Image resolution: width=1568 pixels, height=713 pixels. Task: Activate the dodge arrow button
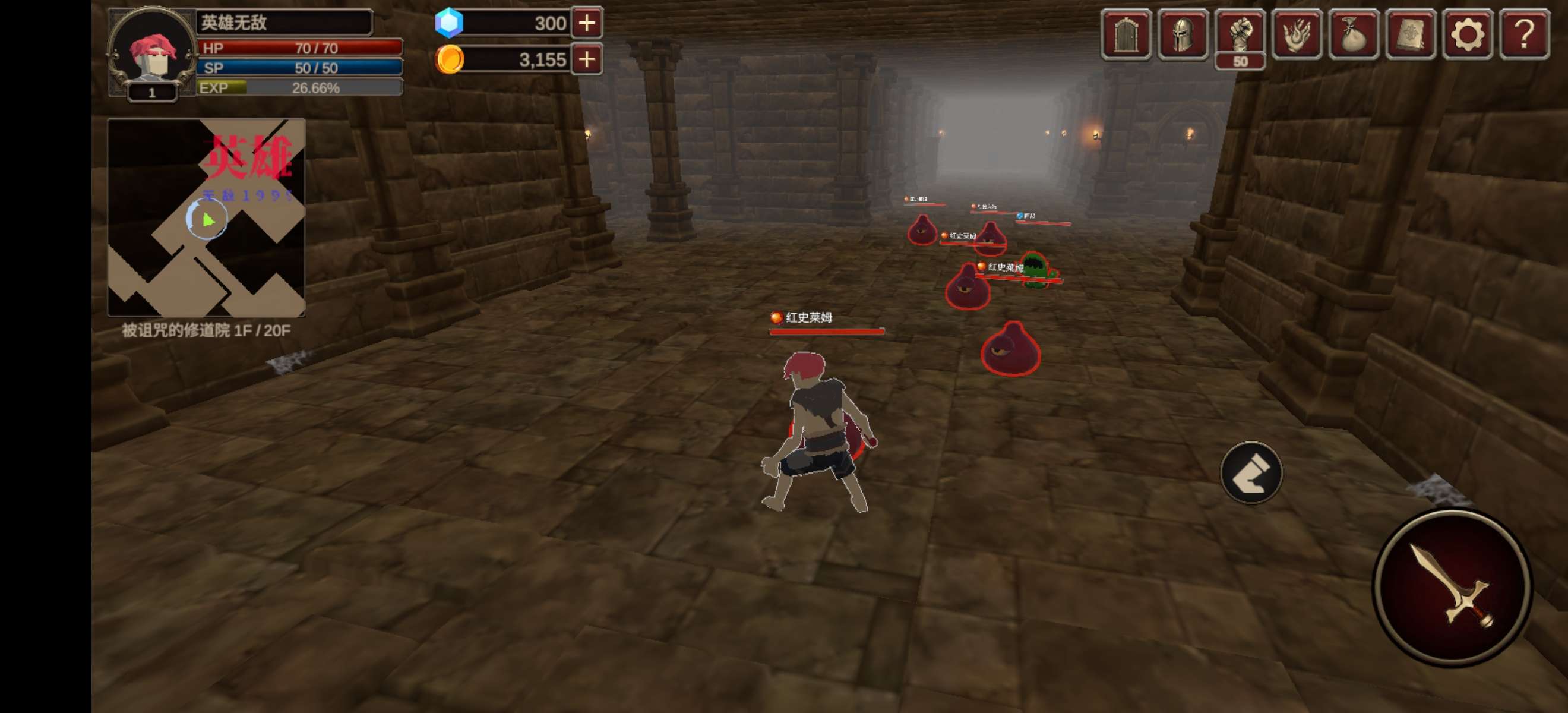click(1251, 473)
